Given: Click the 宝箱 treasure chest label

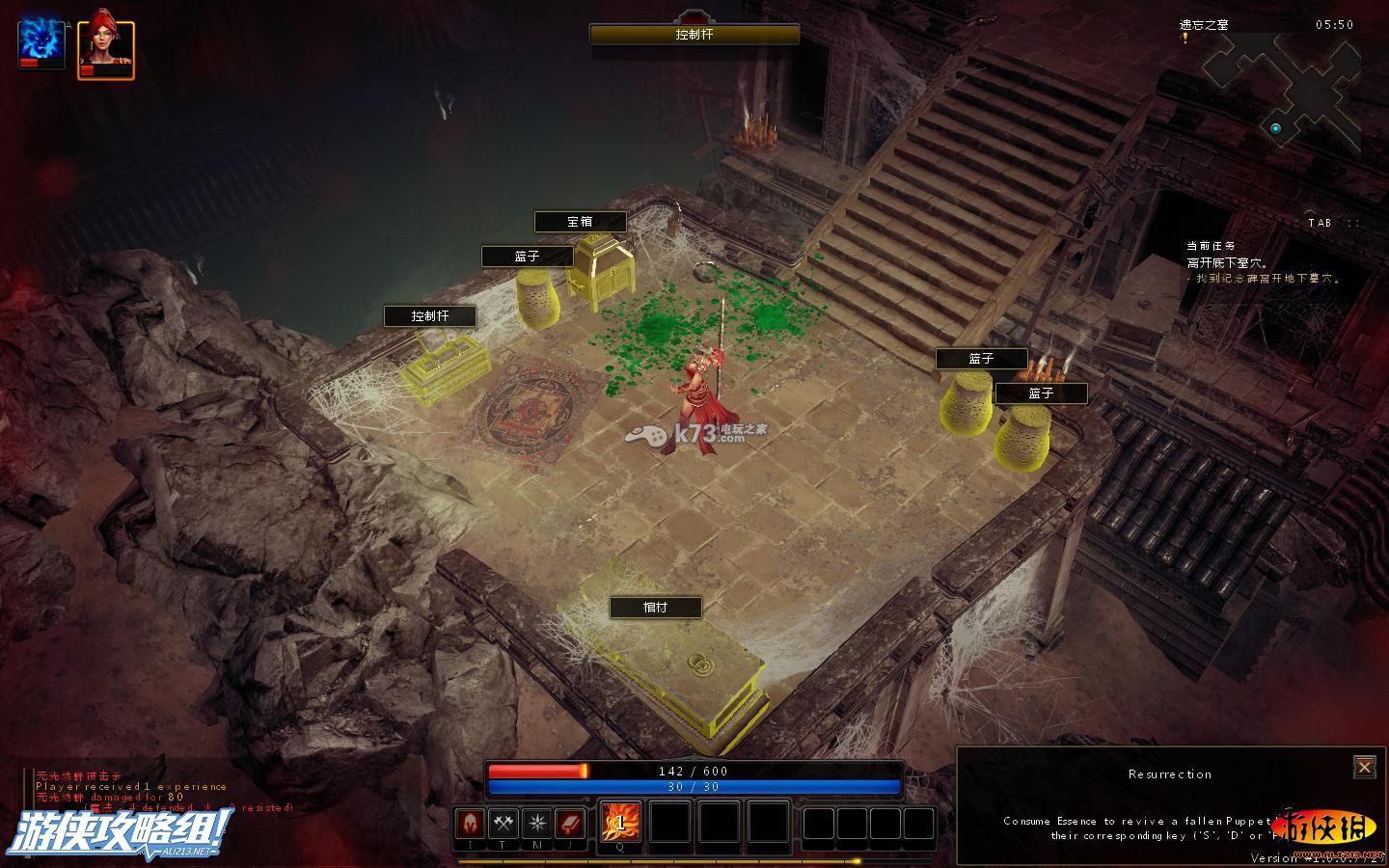Looking at the screenshot, I should pos(580,222).
